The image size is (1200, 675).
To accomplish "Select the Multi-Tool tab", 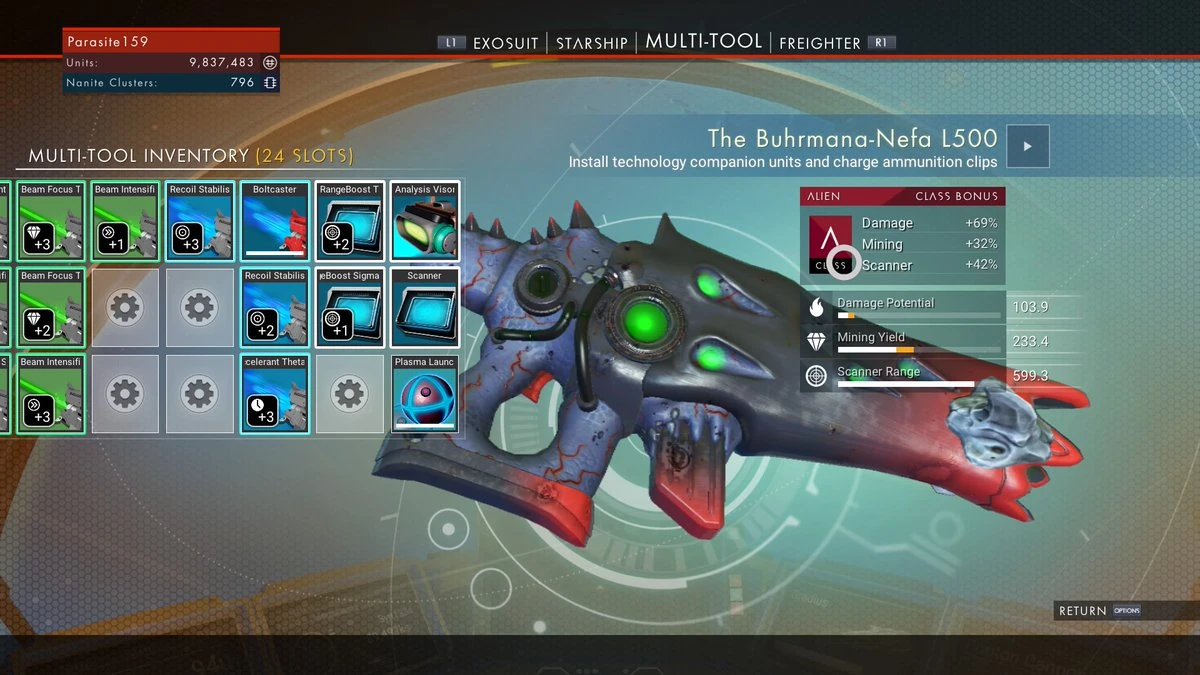I will [x=704, y=42].
